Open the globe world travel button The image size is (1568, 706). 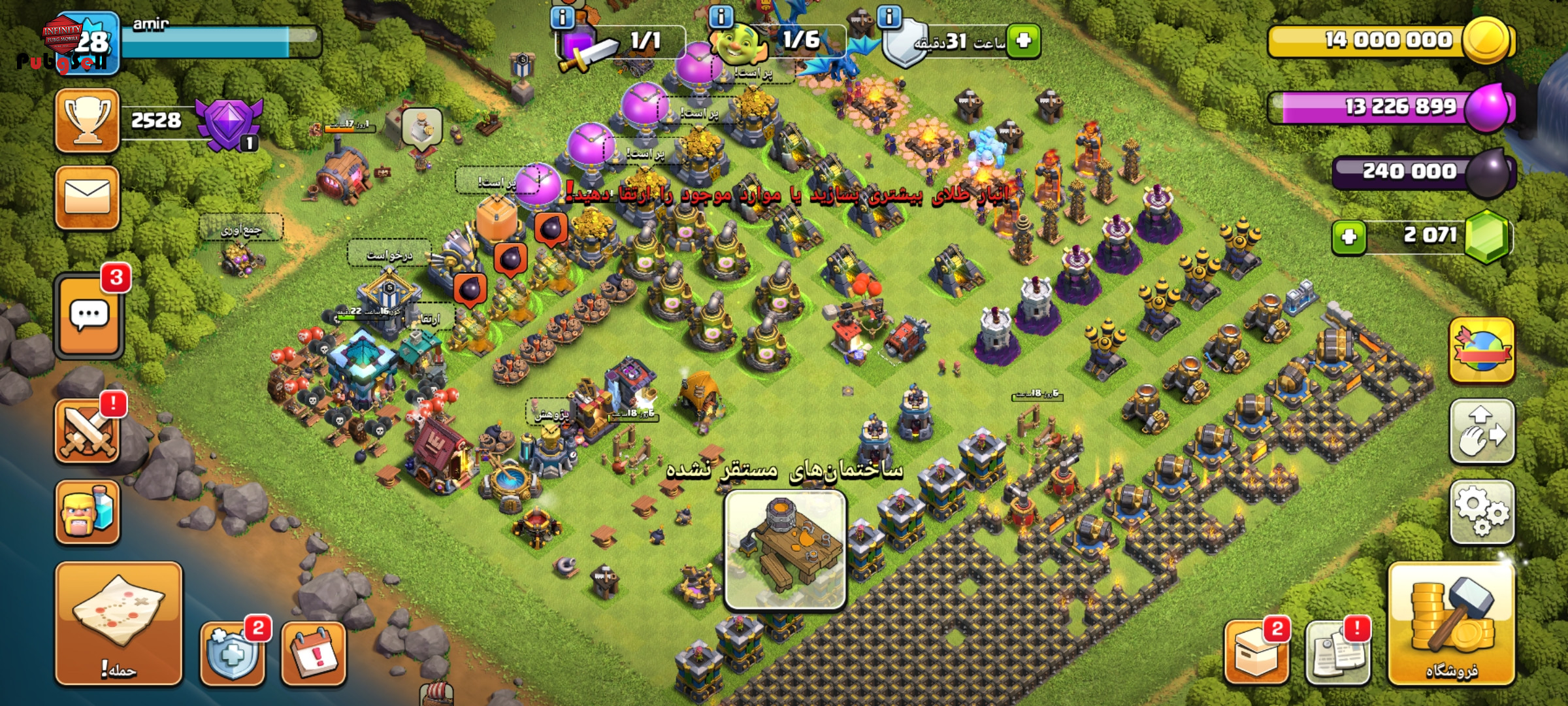click(1481, 351)
